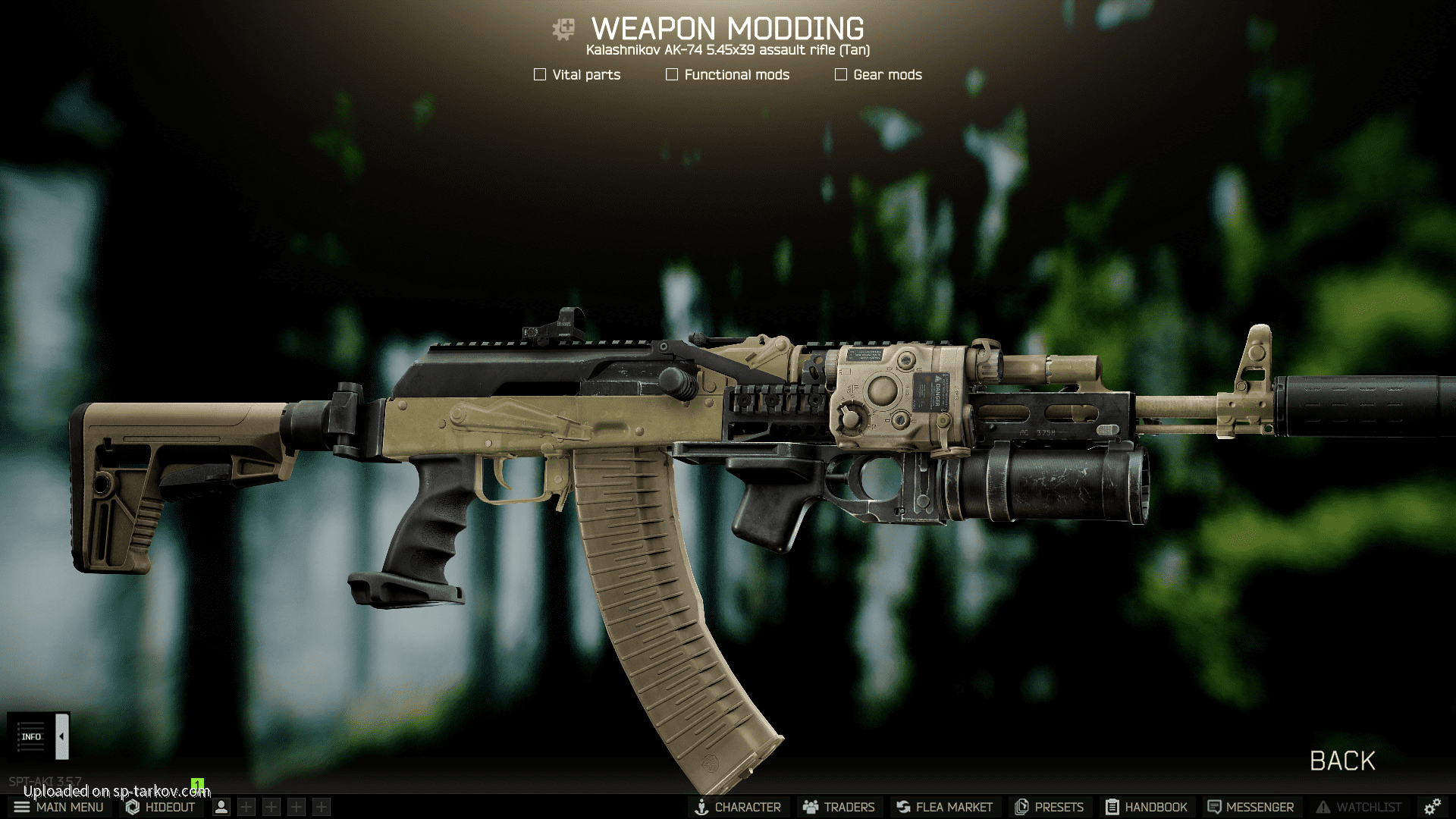This screenshot has width=1456, height=819.
Task: Open the Messenger
Action: point(1250,807)
